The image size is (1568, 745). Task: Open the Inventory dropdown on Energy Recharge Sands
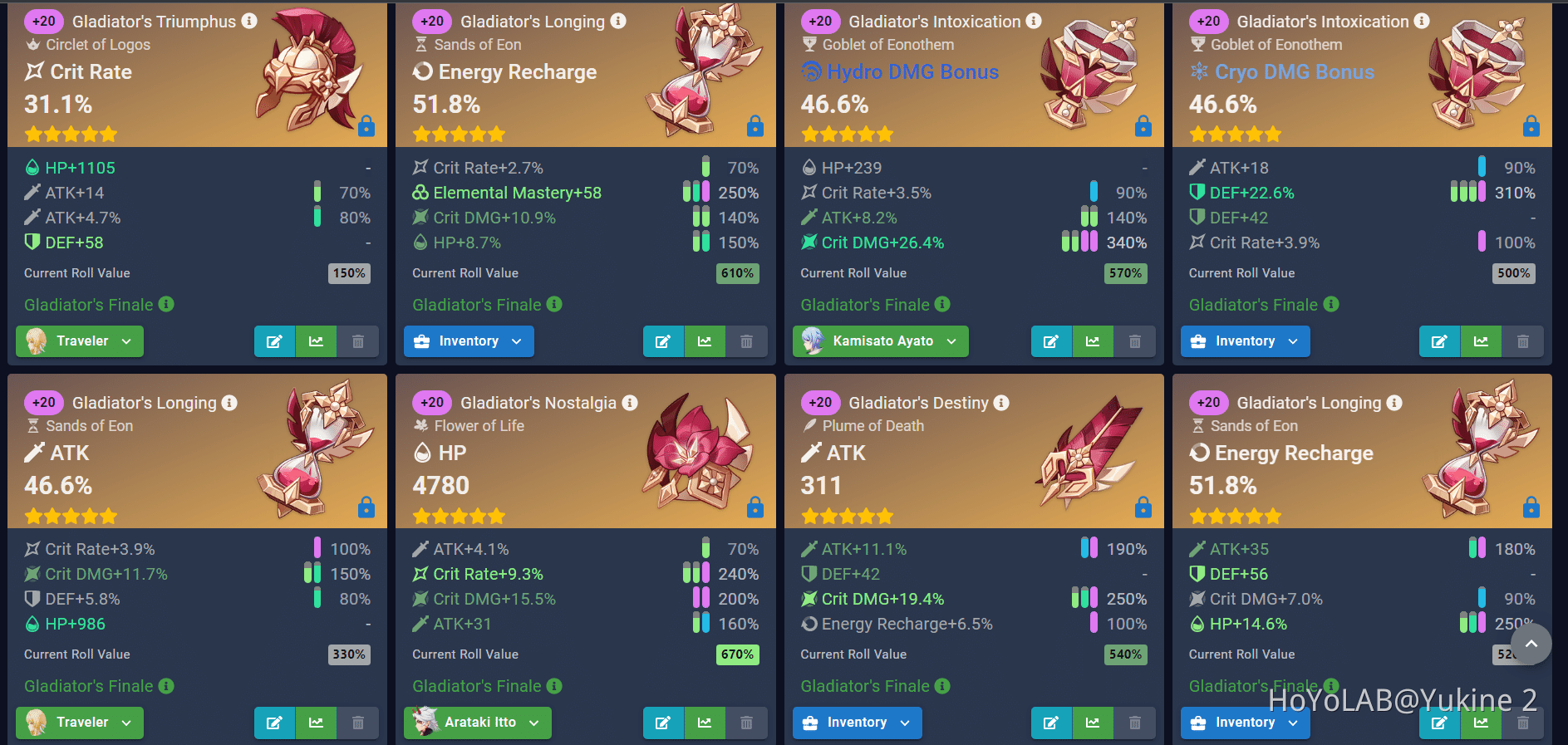[468, 341]
